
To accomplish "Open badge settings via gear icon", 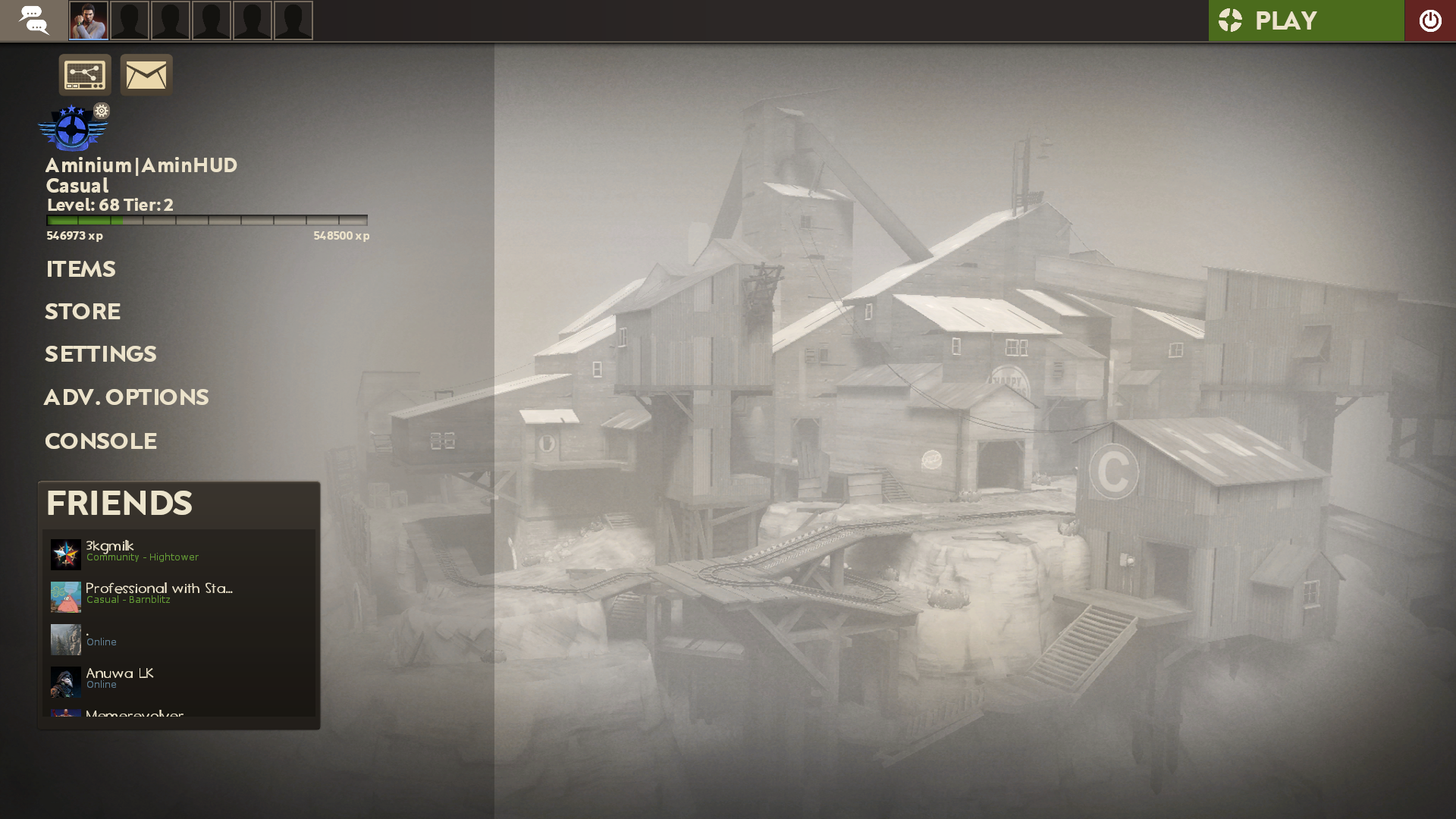I will coord(102,111).
